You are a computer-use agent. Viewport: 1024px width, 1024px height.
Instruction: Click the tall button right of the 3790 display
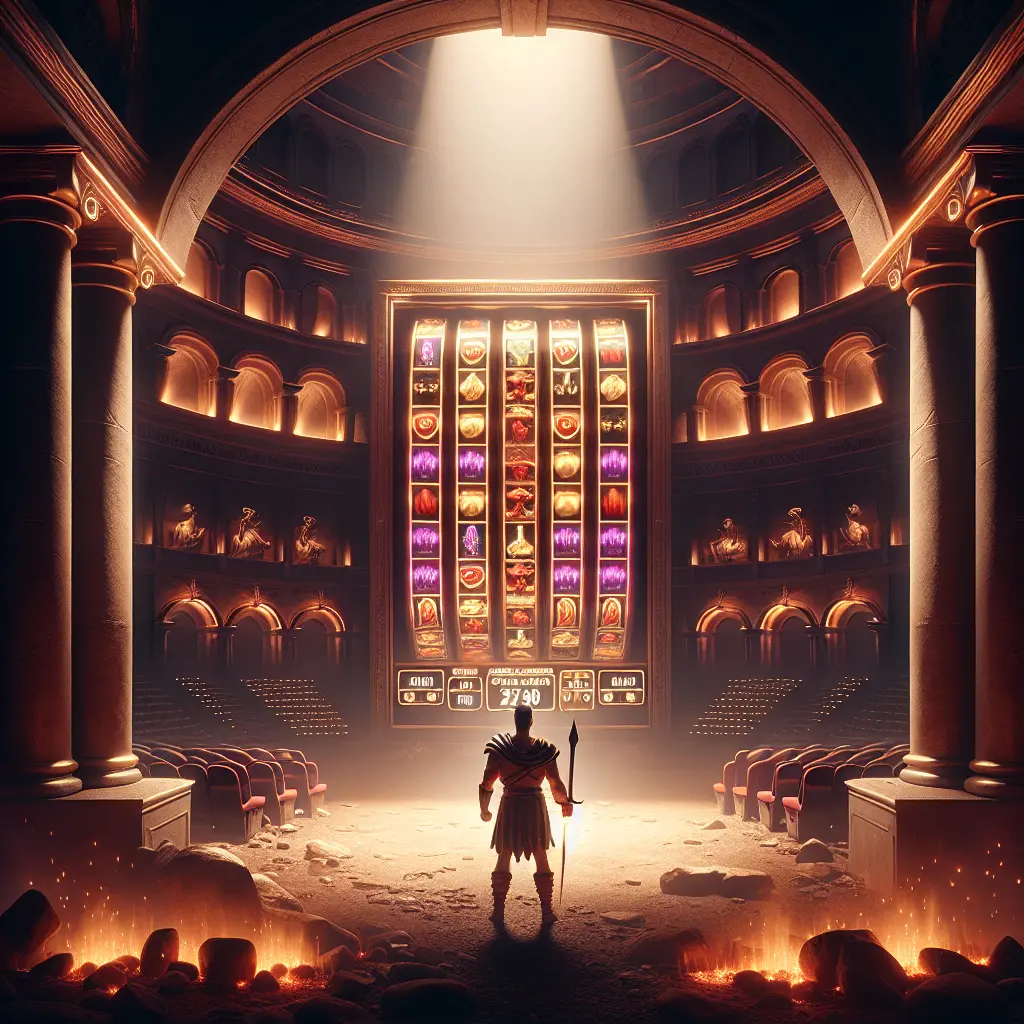coord(576,689)
